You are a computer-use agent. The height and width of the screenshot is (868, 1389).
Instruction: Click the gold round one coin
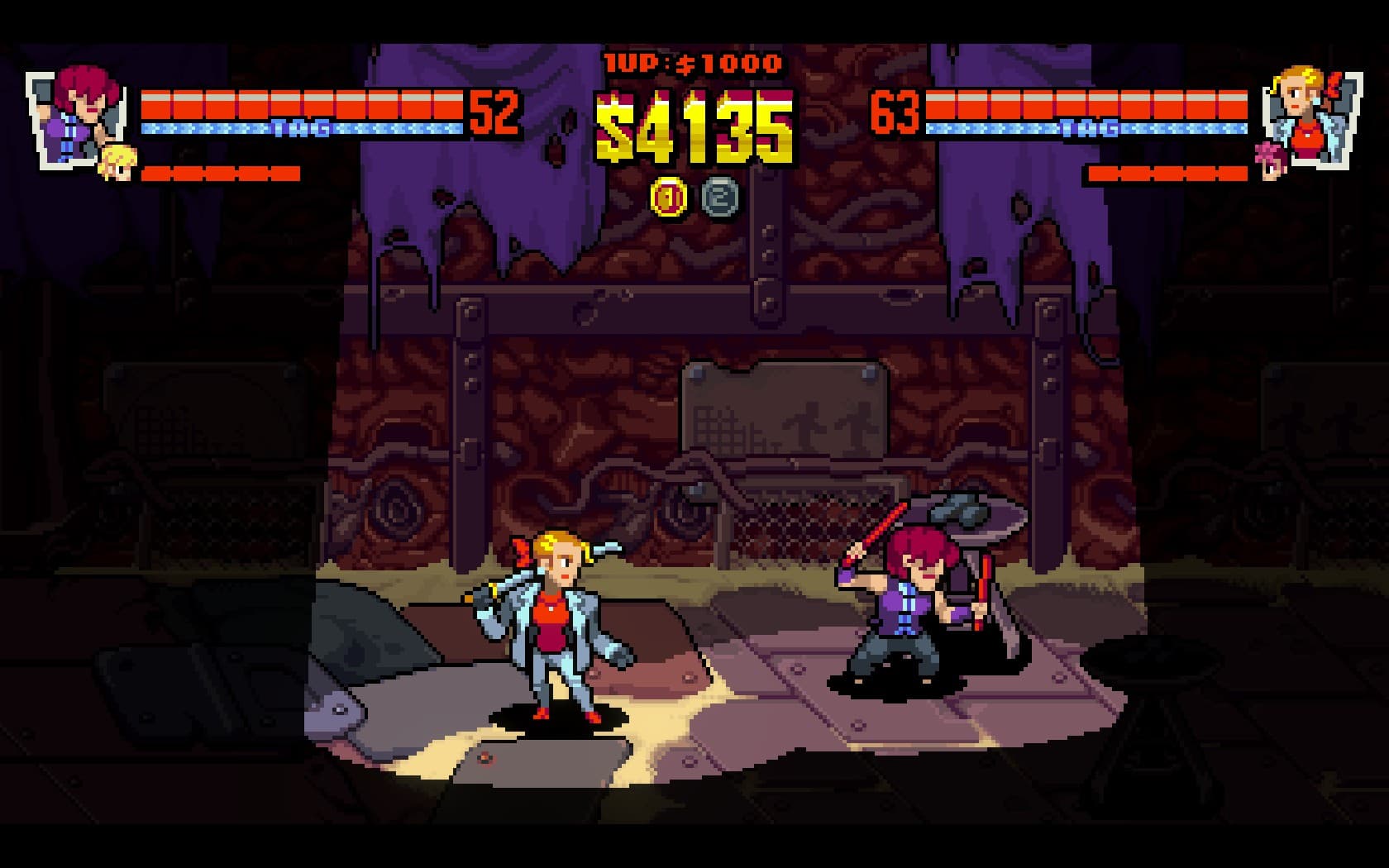pos(669,198)
